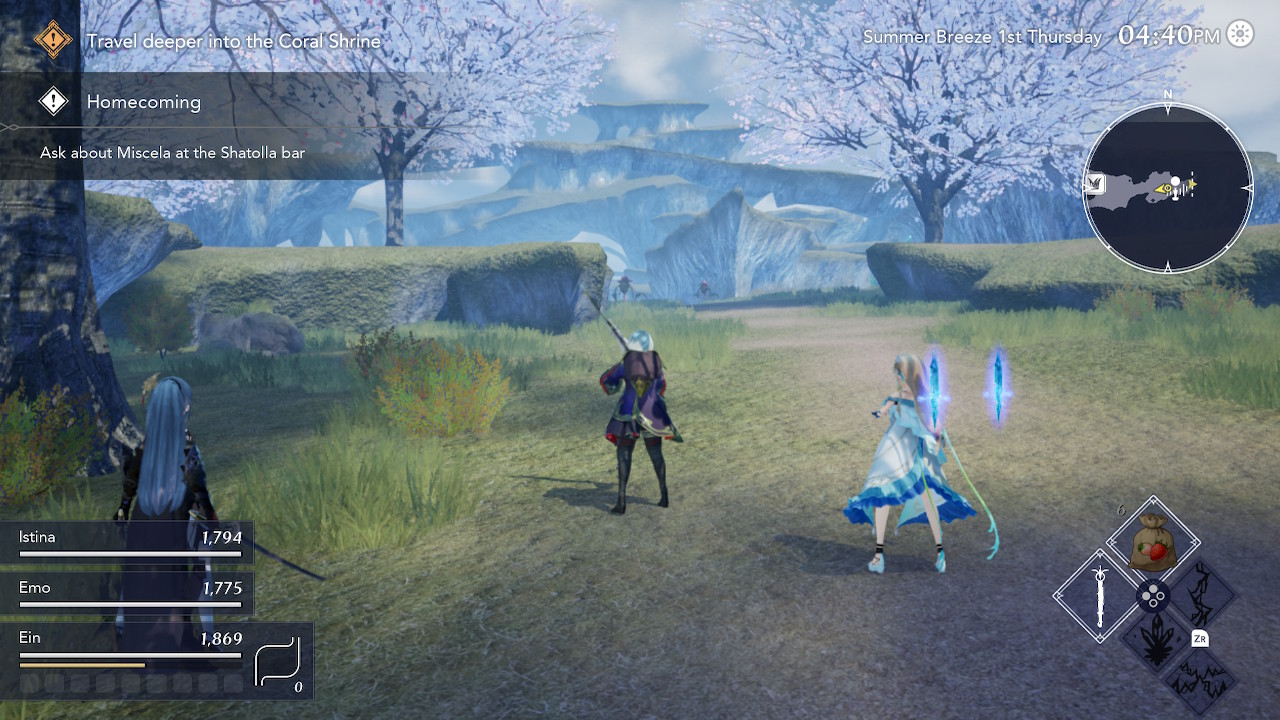The width and height of the screenshot is (1280, 720).
Task: Open the Homecoming quest tracker entry
Action: [143, 102]
